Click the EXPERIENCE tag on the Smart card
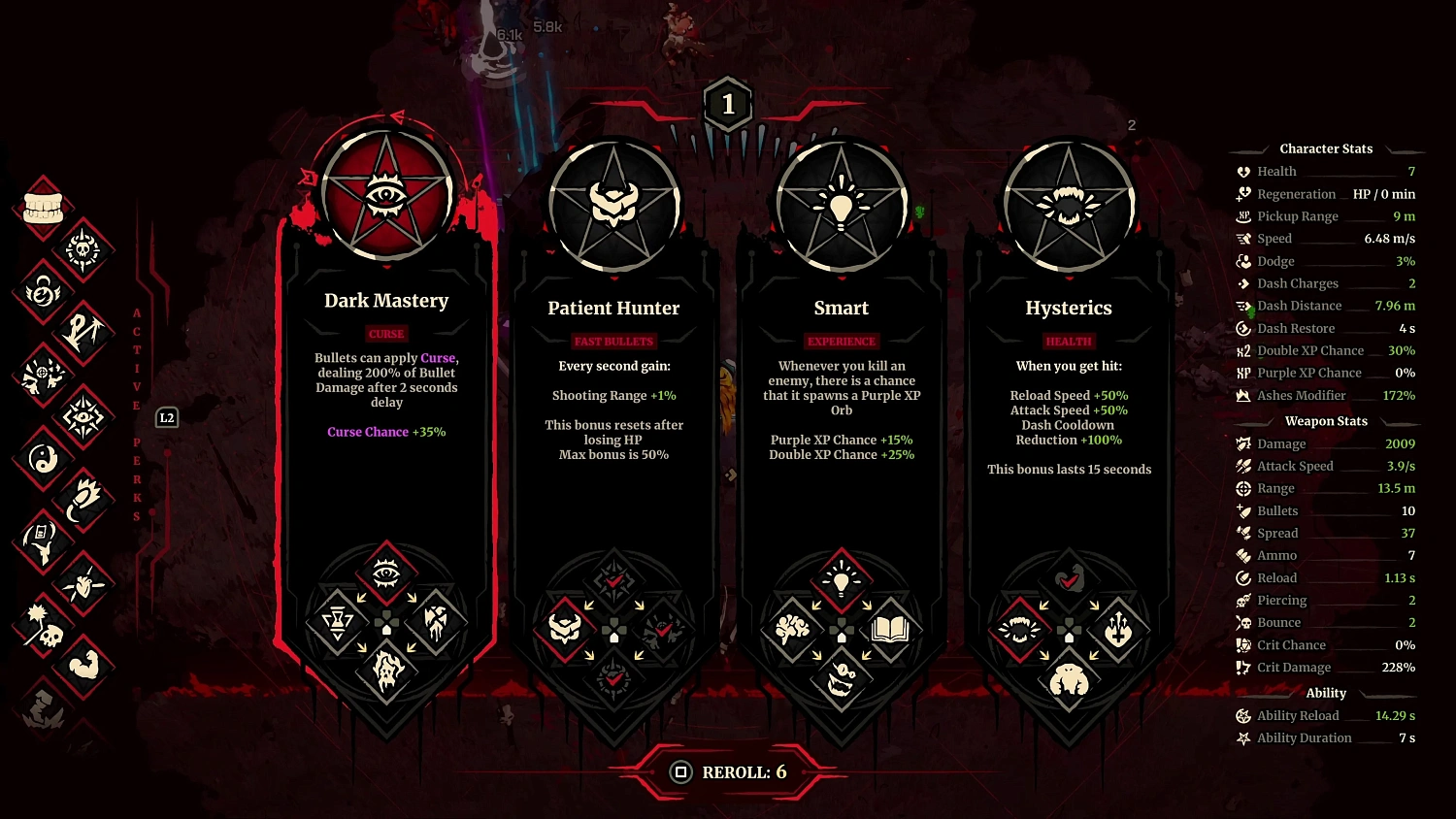Image resolution: width=1456 pixels, height=819 pixels. click(841, 341)
